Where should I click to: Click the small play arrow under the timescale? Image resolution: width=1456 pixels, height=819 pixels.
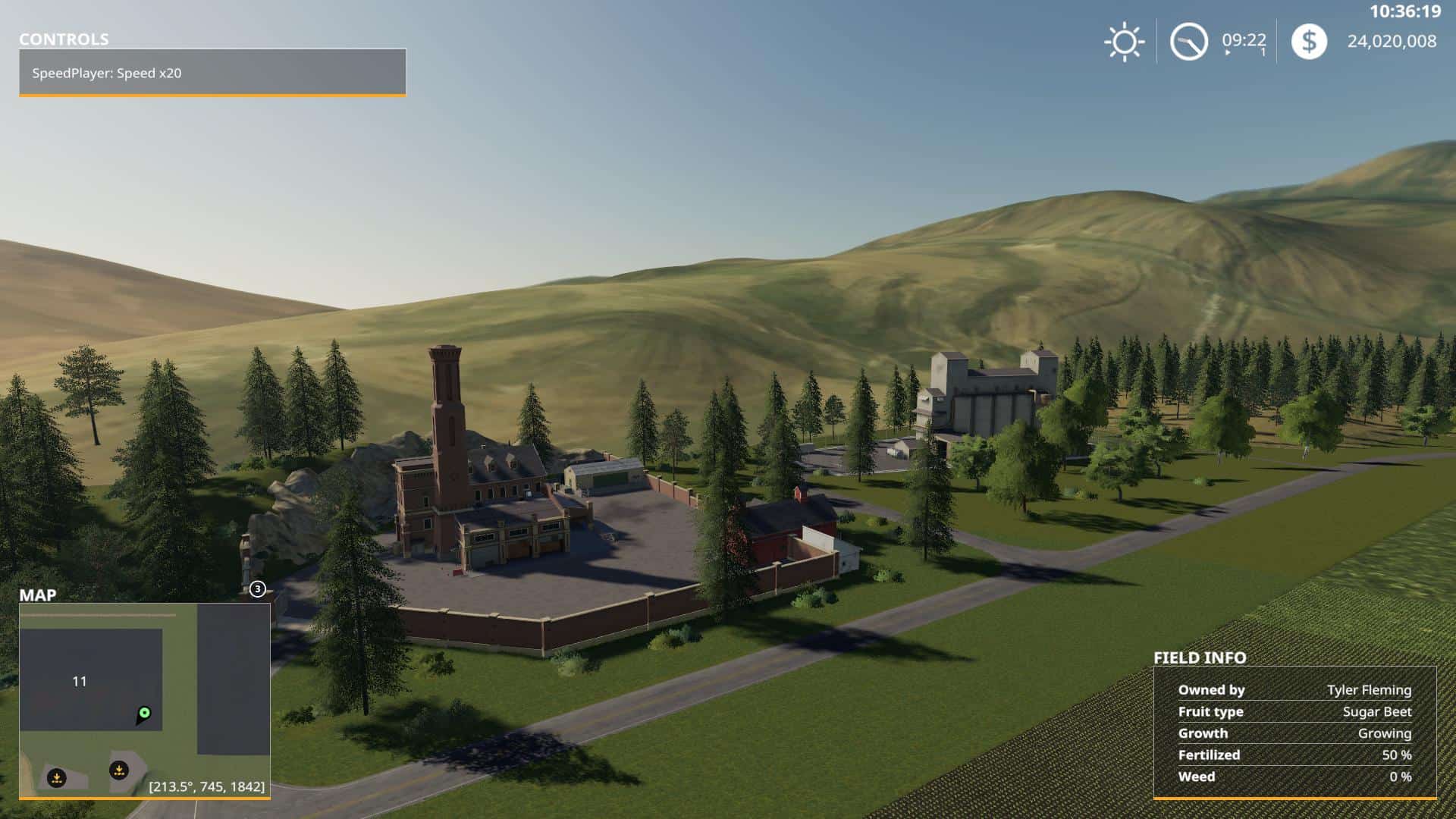click(1226, 53)
